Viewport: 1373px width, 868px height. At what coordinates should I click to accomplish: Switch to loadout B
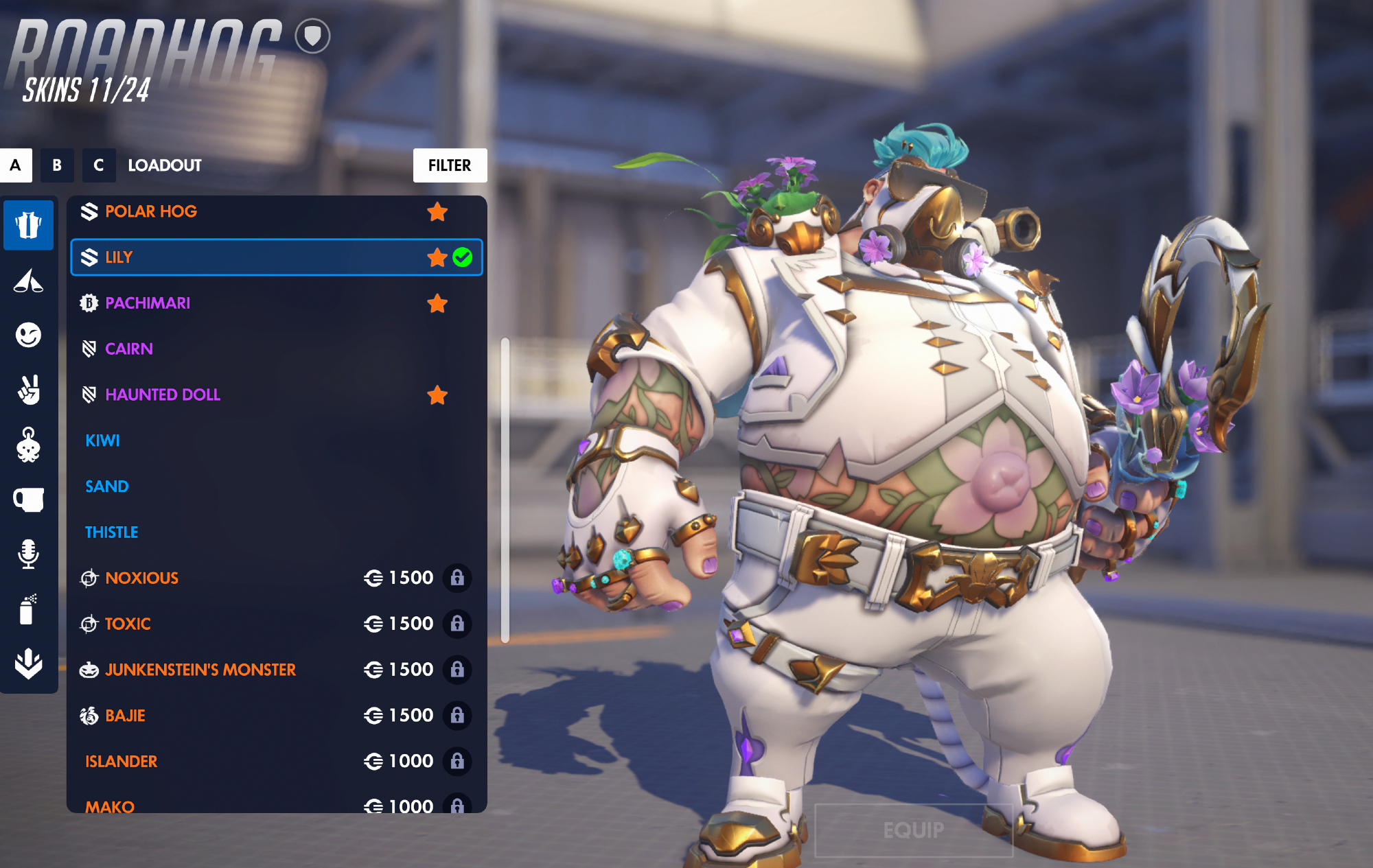pos(57,165)
